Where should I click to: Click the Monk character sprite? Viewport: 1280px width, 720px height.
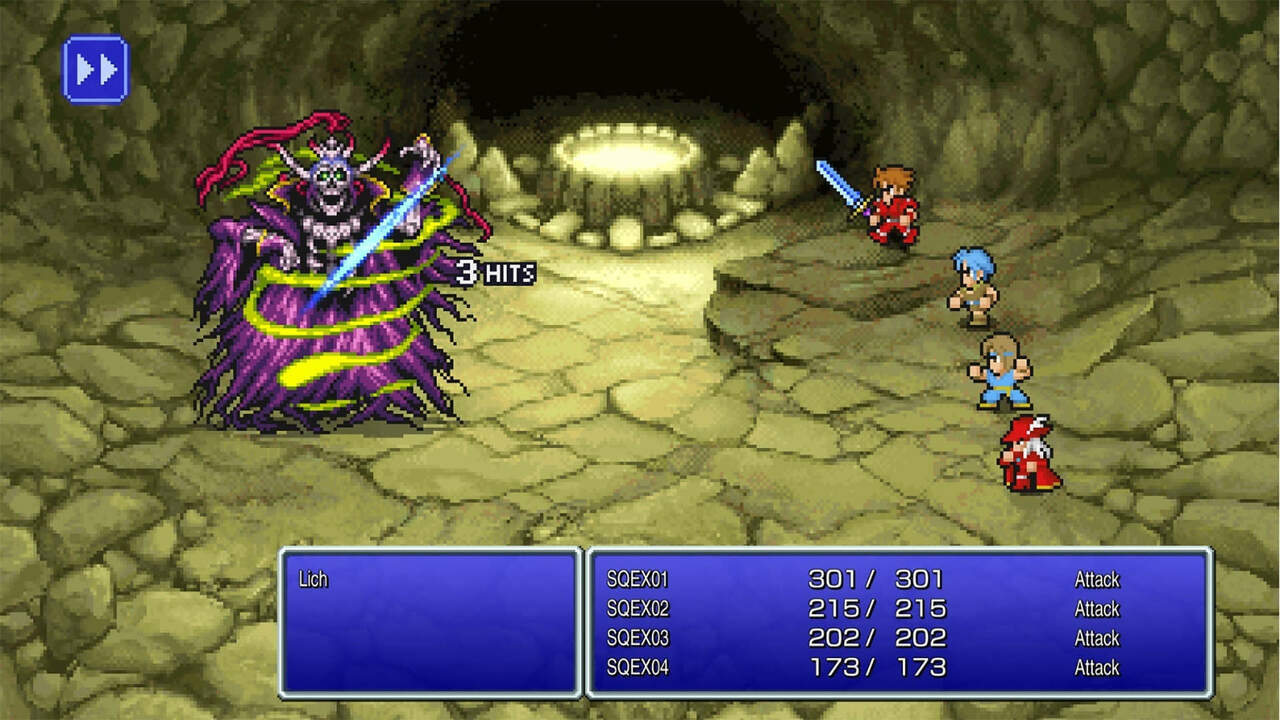(x=1000, y=370)
